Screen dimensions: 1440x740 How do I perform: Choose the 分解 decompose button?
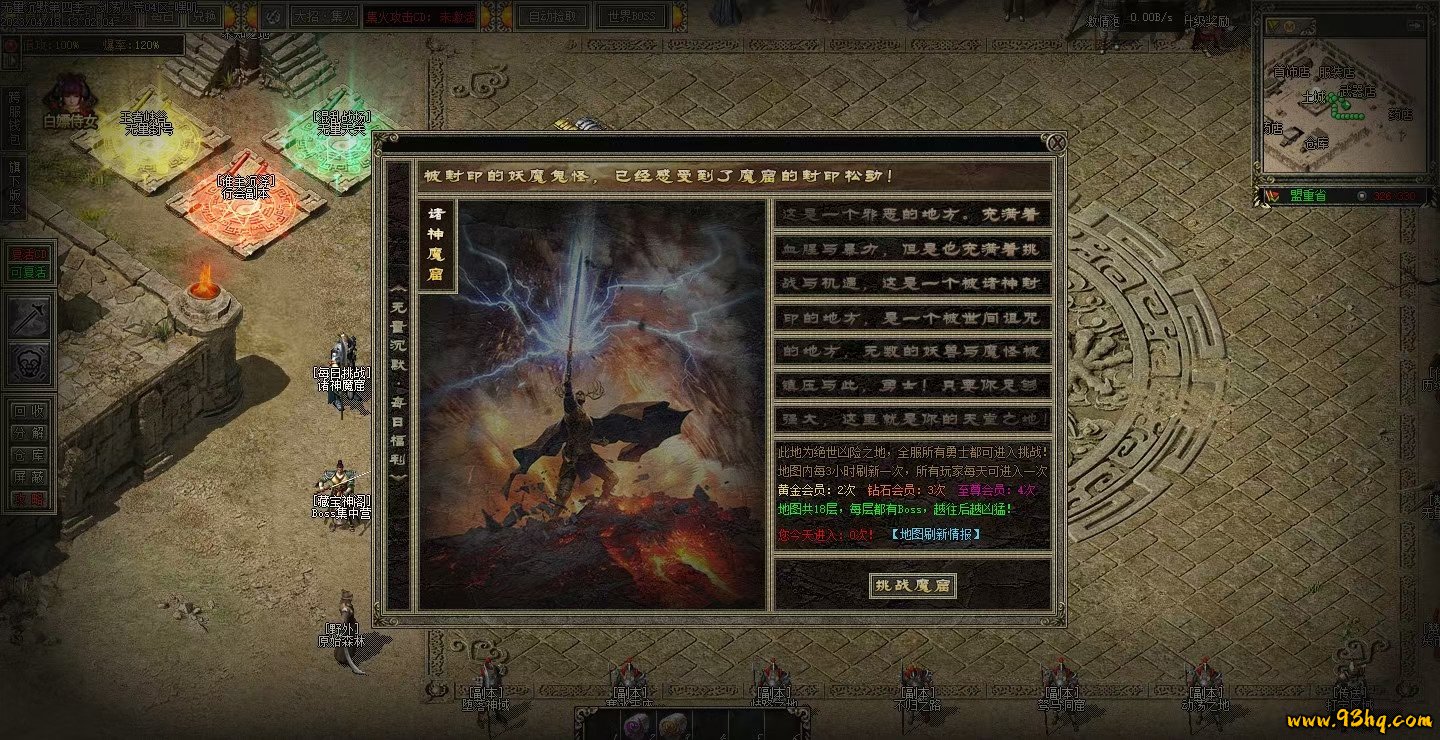[x=28, y=433]
